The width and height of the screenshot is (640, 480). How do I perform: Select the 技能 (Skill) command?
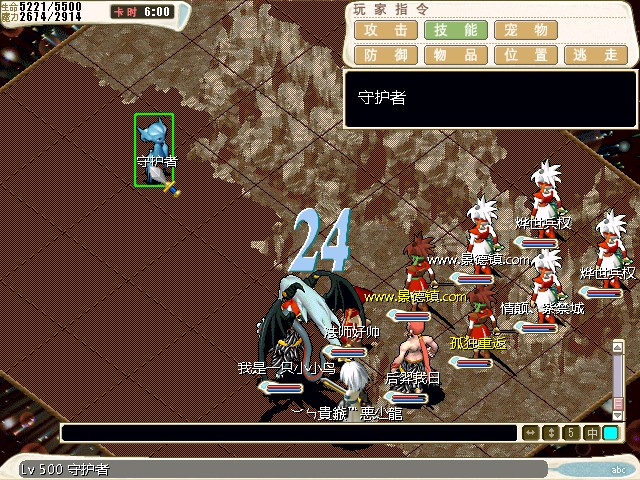456,30
